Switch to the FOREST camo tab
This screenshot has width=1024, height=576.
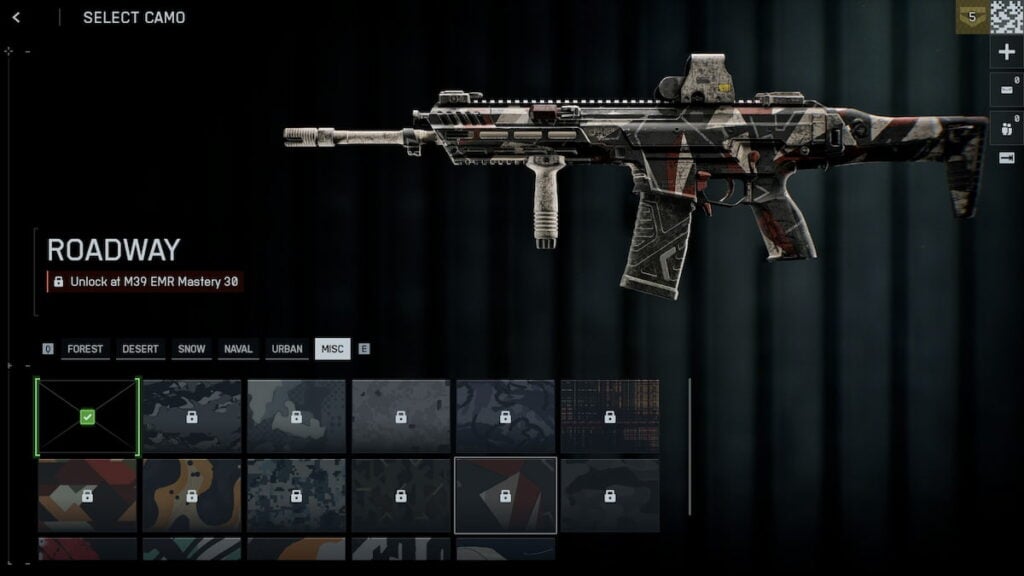(85, 349)
